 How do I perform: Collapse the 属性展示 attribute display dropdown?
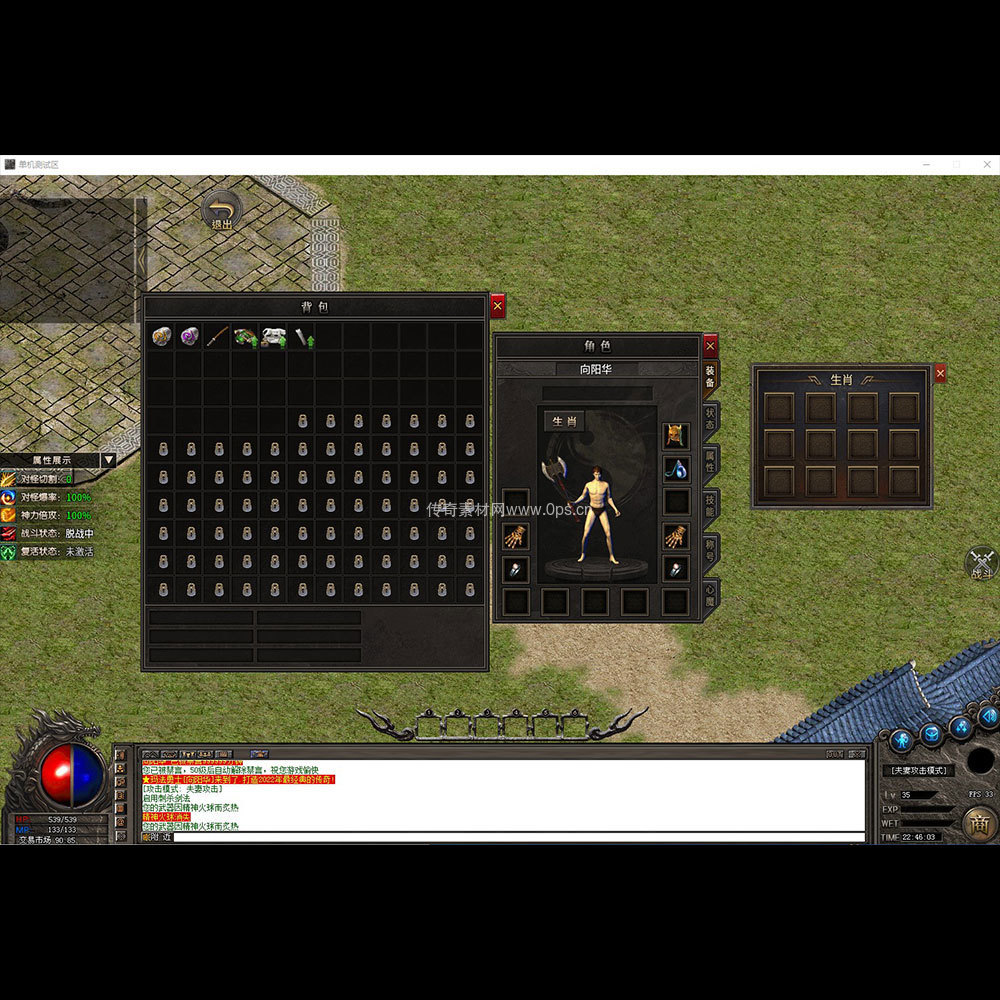tap(108, 461)
